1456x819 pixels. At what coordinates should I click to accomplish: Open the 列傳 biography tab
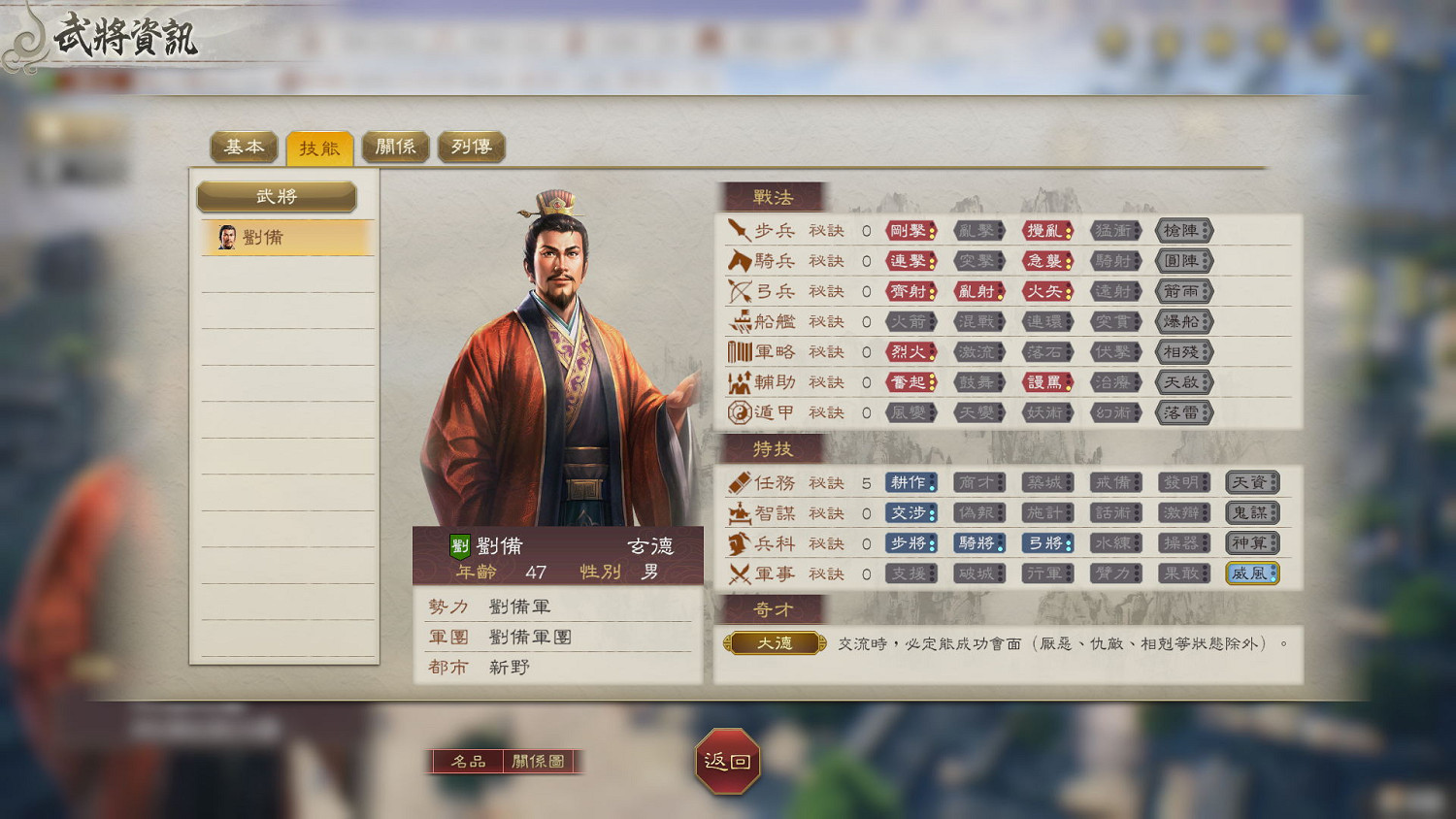click(472, 147)
